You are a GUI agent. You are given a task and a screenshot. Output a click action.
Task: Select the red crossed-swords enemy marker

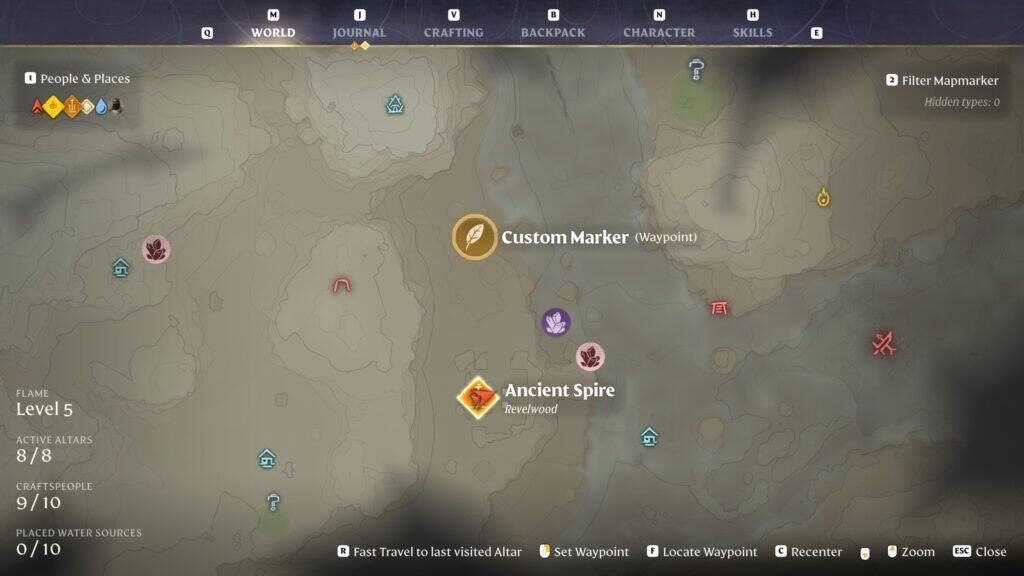[x=882, y=345]
